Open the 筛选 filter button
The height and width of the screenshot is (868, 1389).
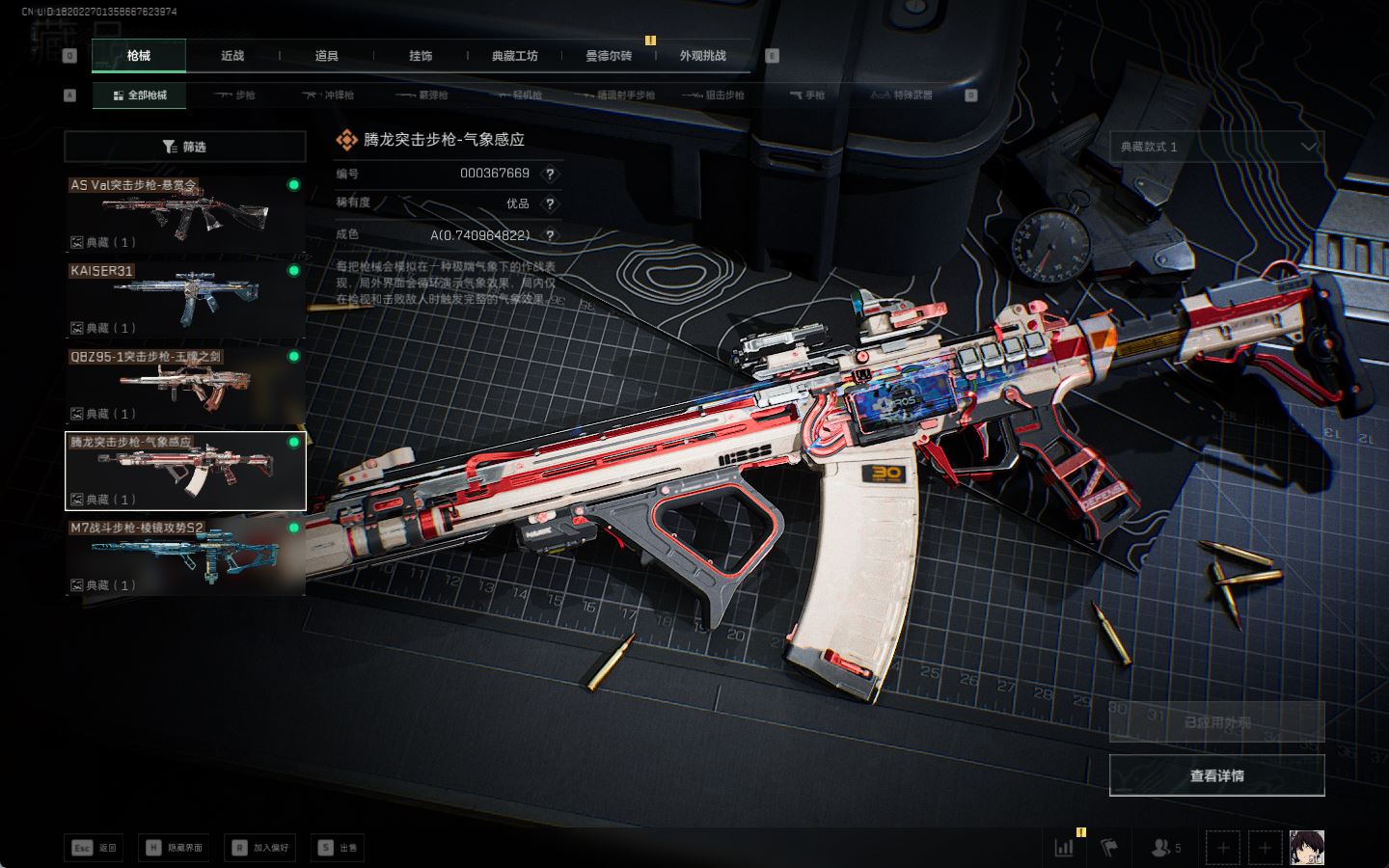(x=184, y=147)
